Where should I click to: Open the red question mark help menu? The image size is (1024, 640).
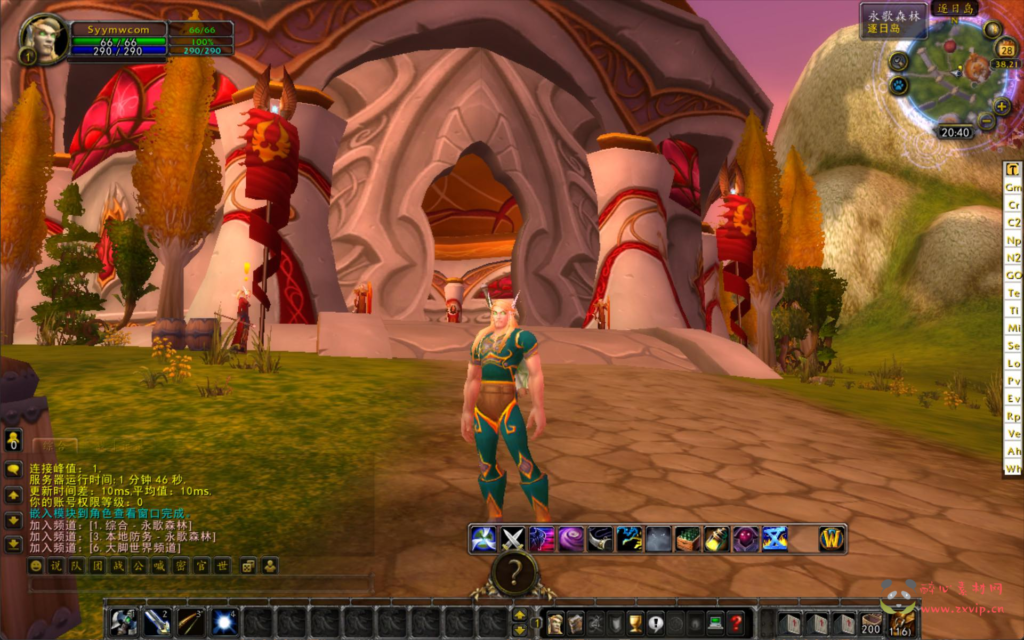pyautogui.click(x=736, y=623)
